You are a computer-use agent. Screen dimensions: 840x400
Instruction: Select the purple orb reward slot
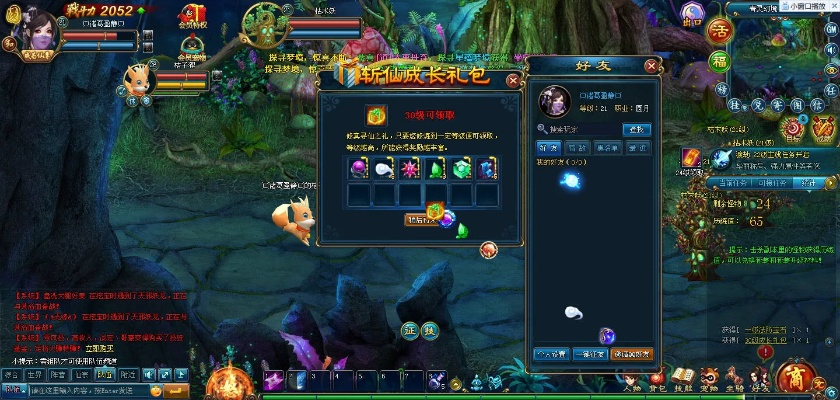point(358,169)
